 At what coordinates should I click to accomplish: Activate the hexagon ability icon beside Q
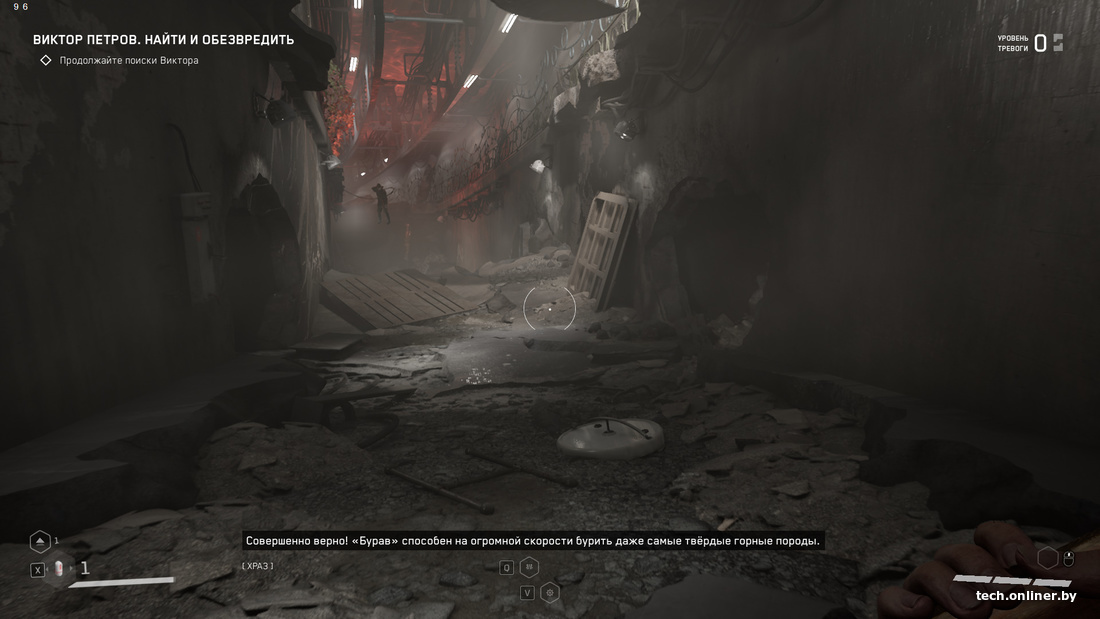[529, 567]
